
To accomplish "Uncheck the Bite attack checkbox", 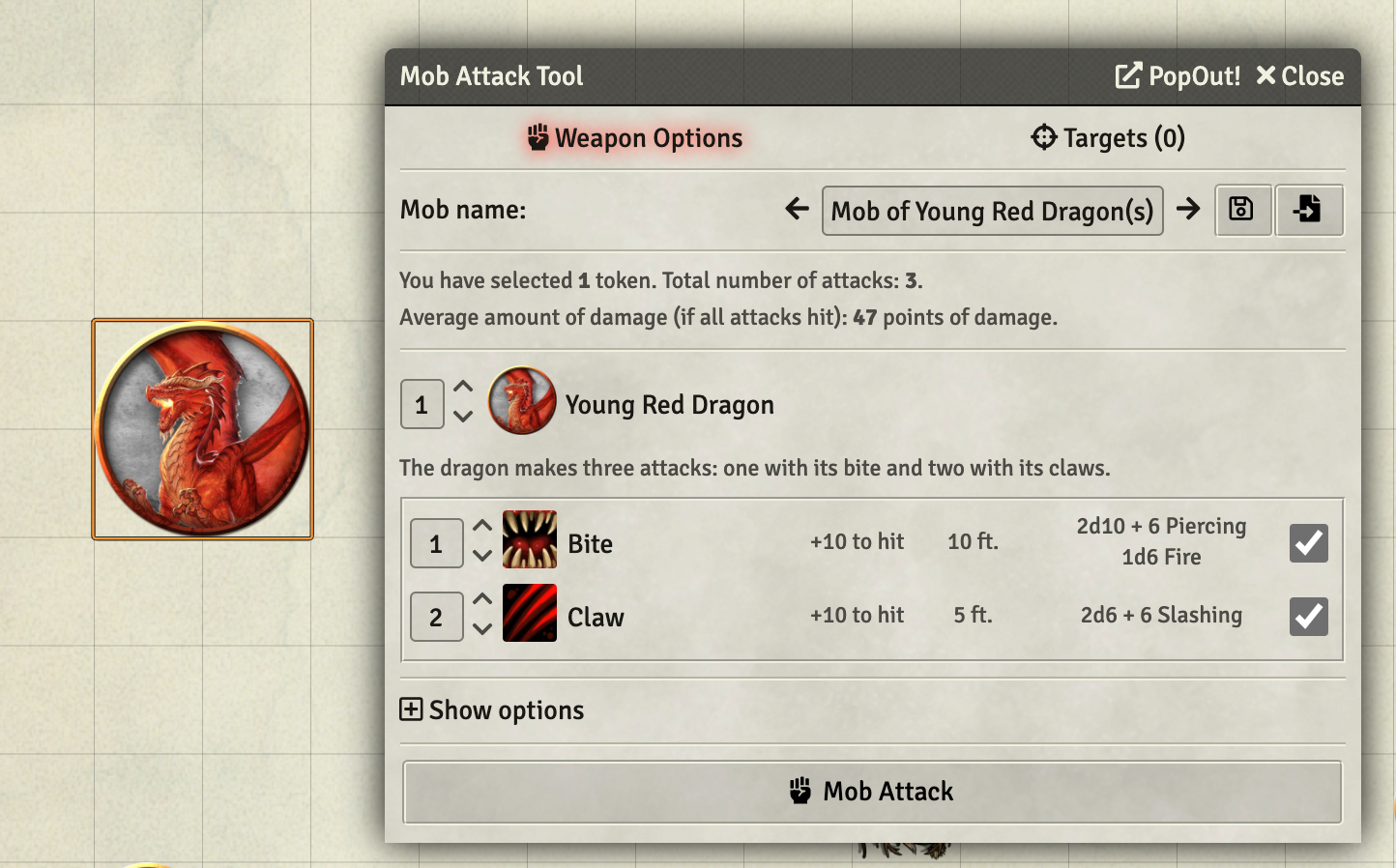I will click(1308, 543).
